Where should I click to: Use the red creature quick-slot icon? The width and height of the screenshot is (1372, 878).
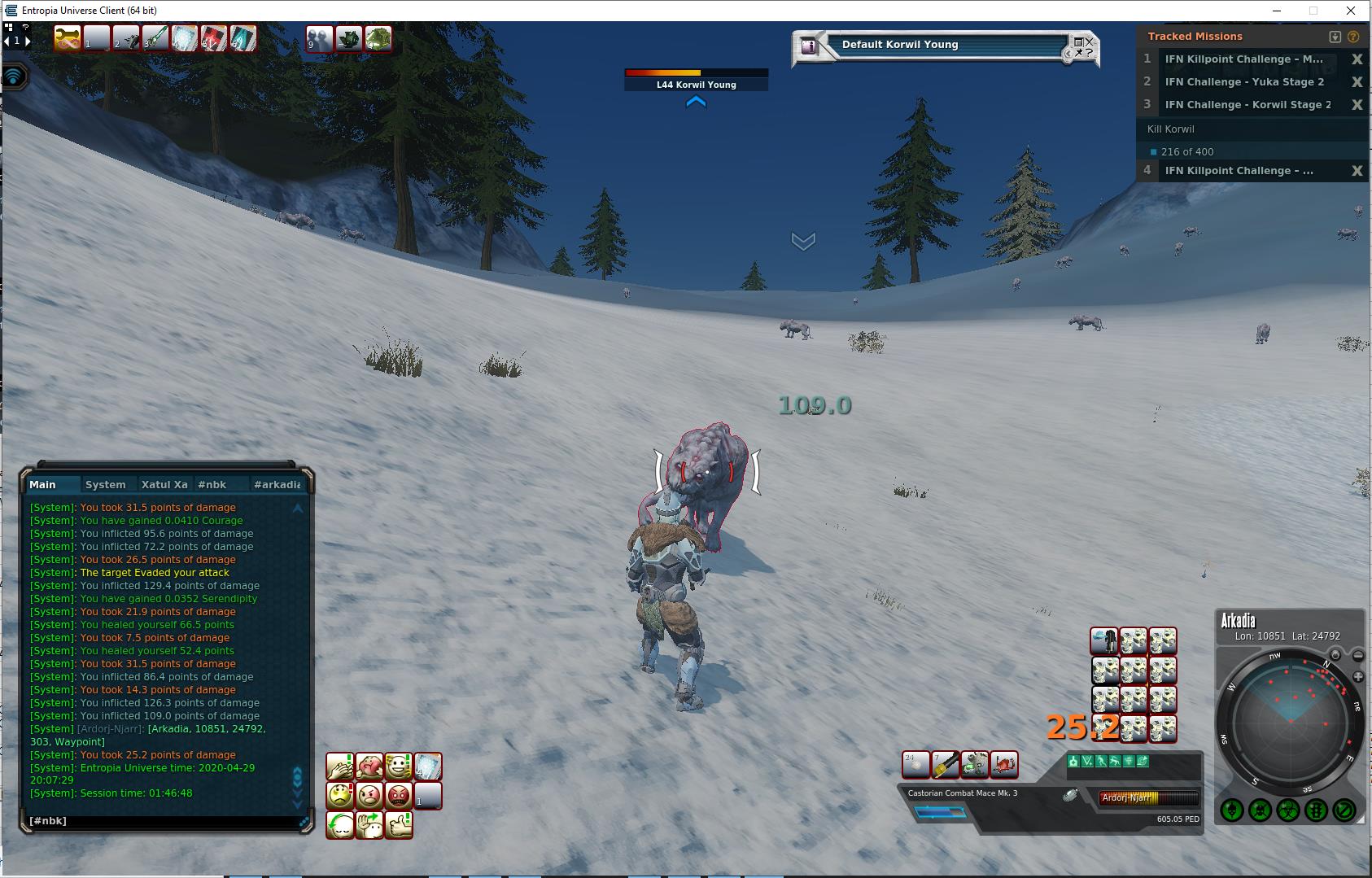pos(1004,765)
